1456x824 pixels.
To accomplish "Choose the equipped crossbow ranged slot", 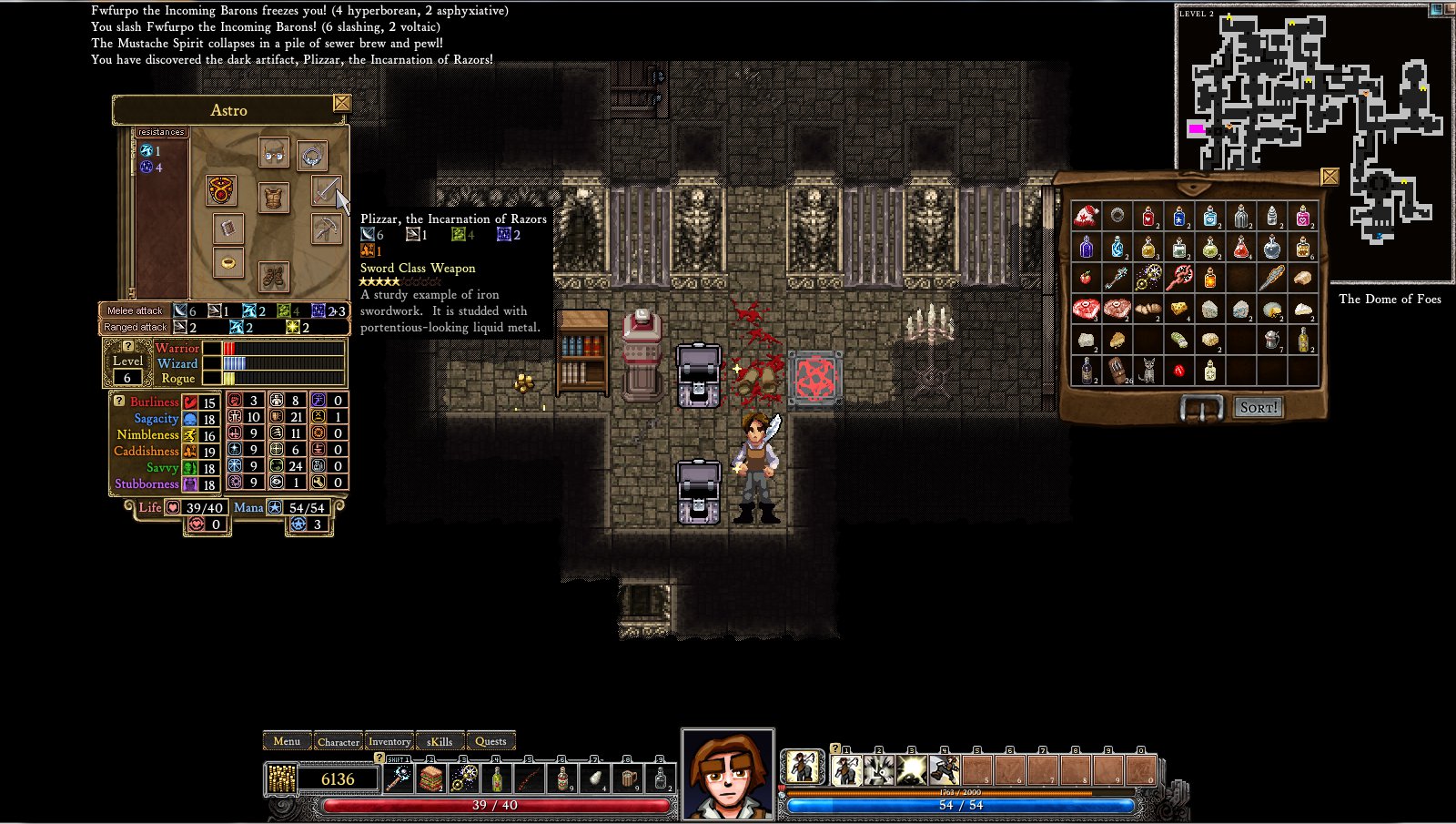I will pyautogui.click(x=326, y=228).
